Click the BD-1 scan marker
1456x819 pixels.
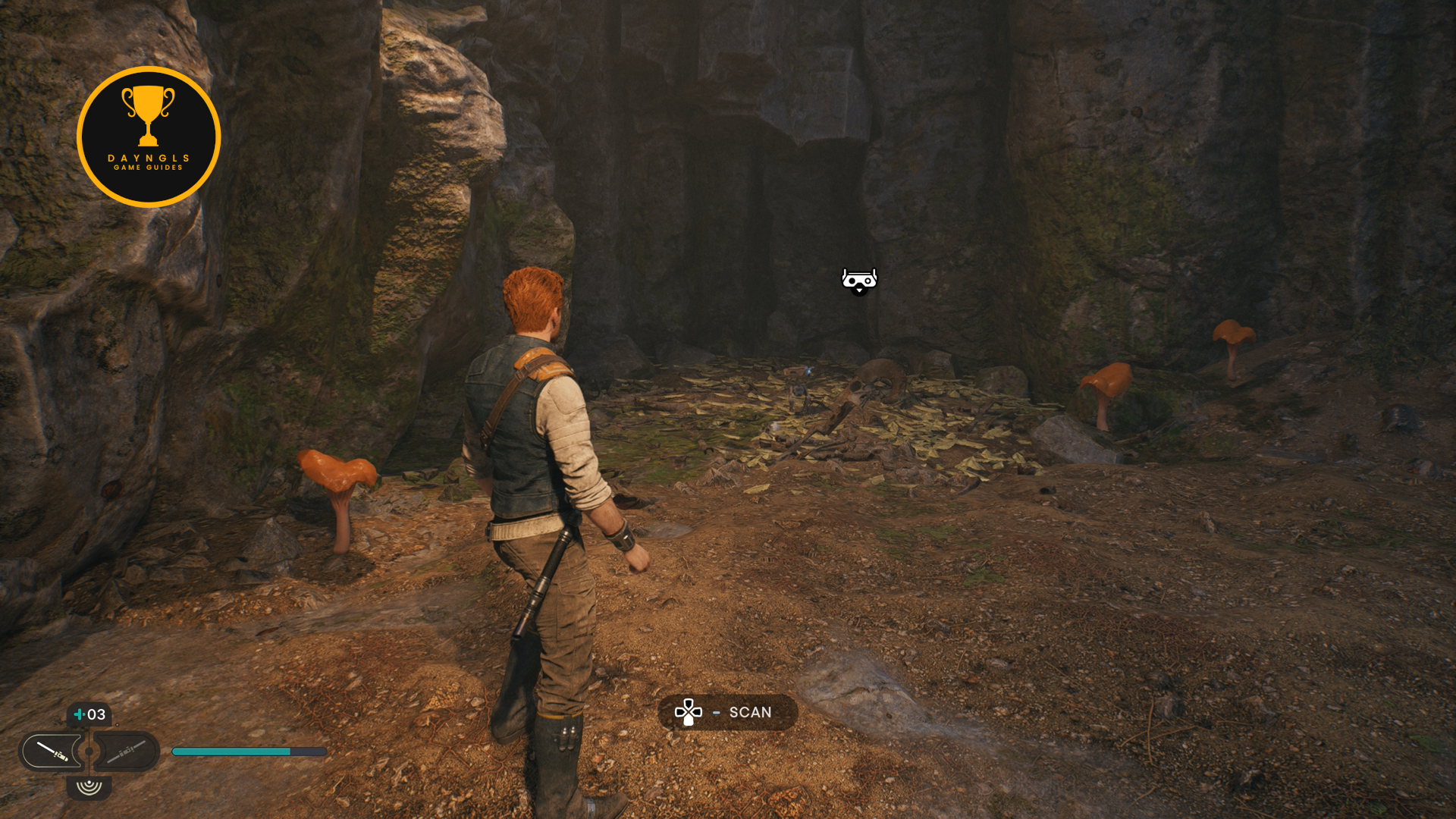(859, 281)
